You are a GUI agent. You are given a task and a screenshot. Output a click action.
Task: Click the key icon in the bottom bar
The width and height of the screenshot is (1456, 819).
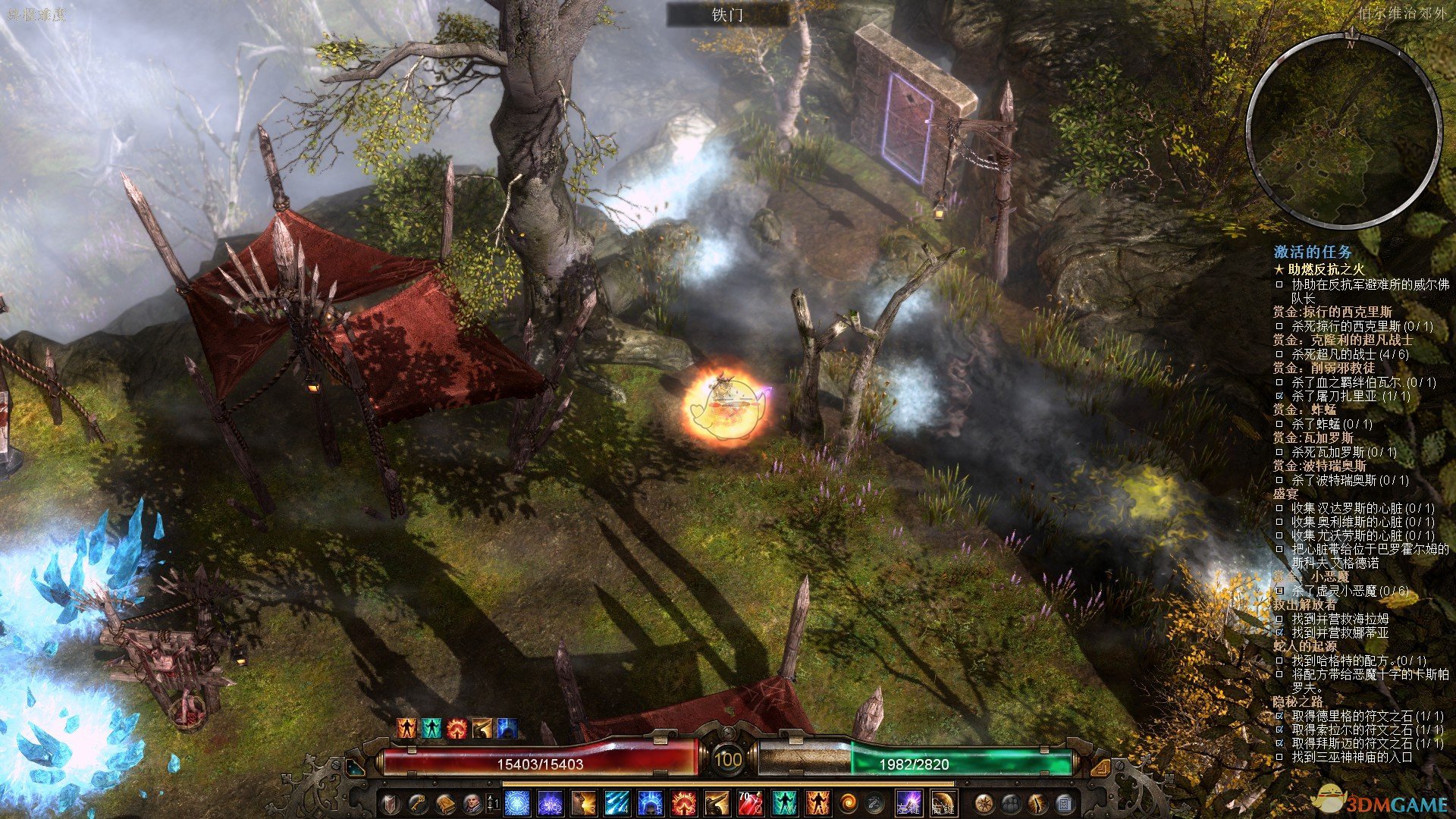coord(418,802)
